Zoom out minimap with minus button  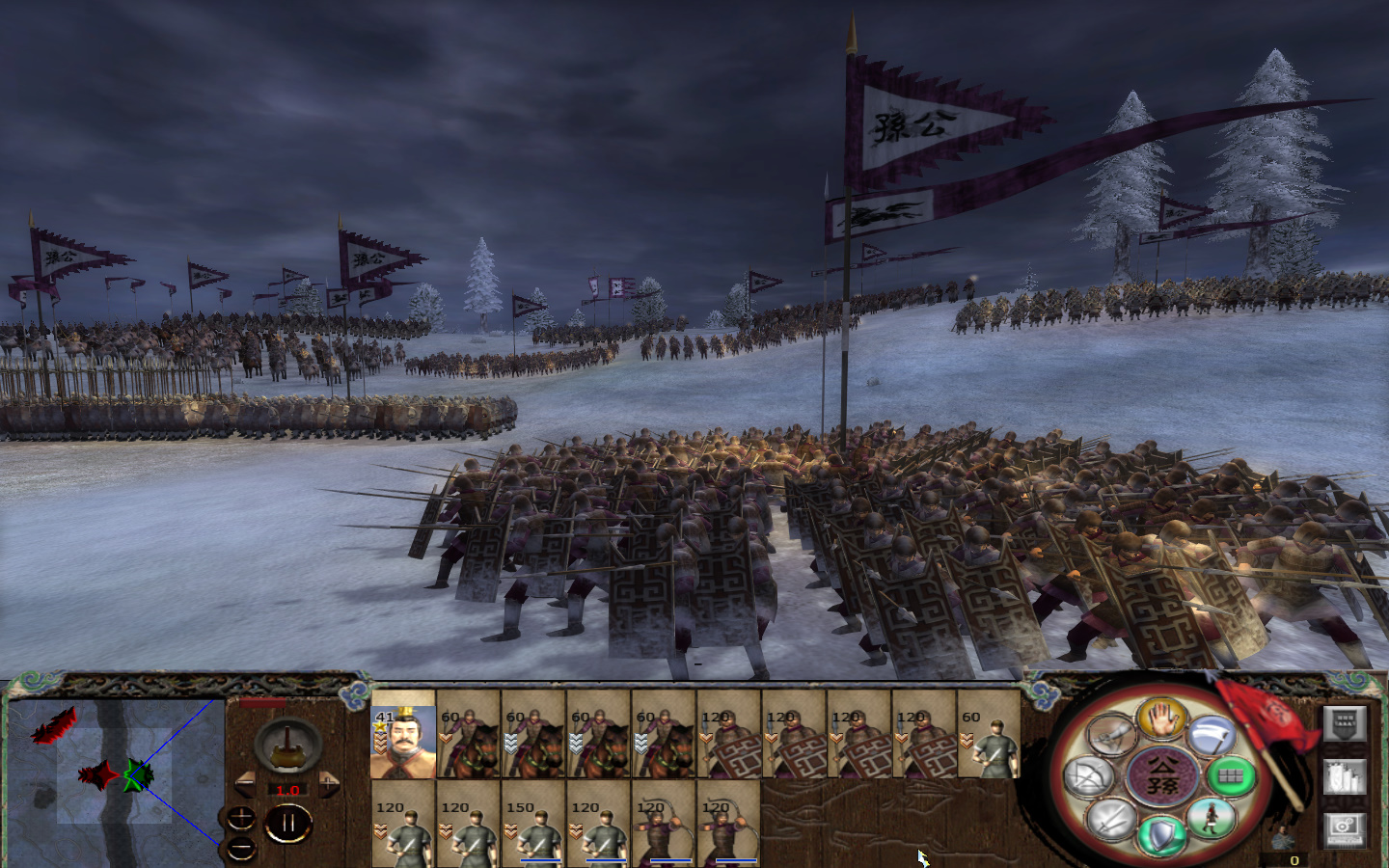point(239,847)
